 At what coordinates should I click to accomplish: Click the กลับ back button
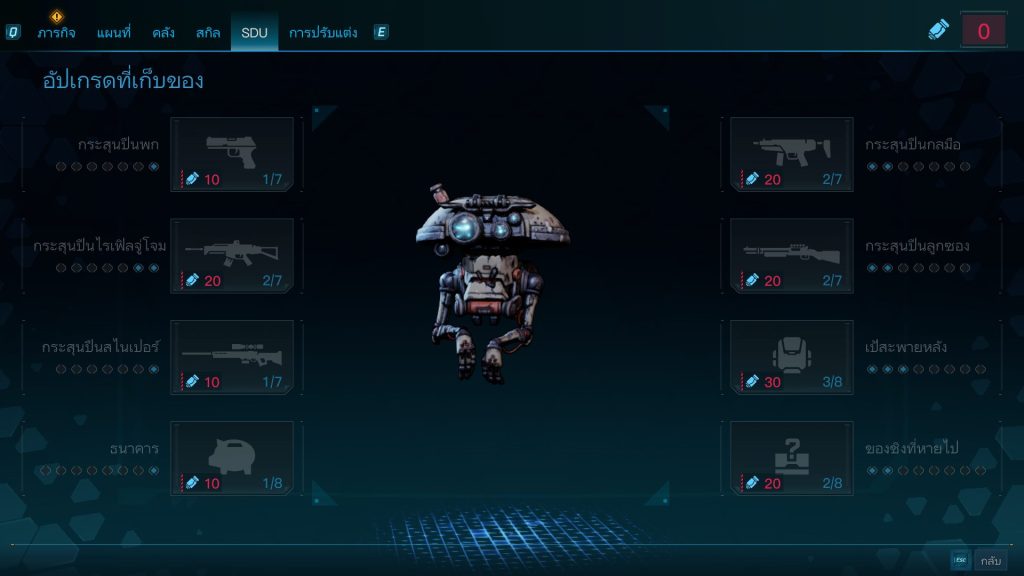[x=990, y=561]
